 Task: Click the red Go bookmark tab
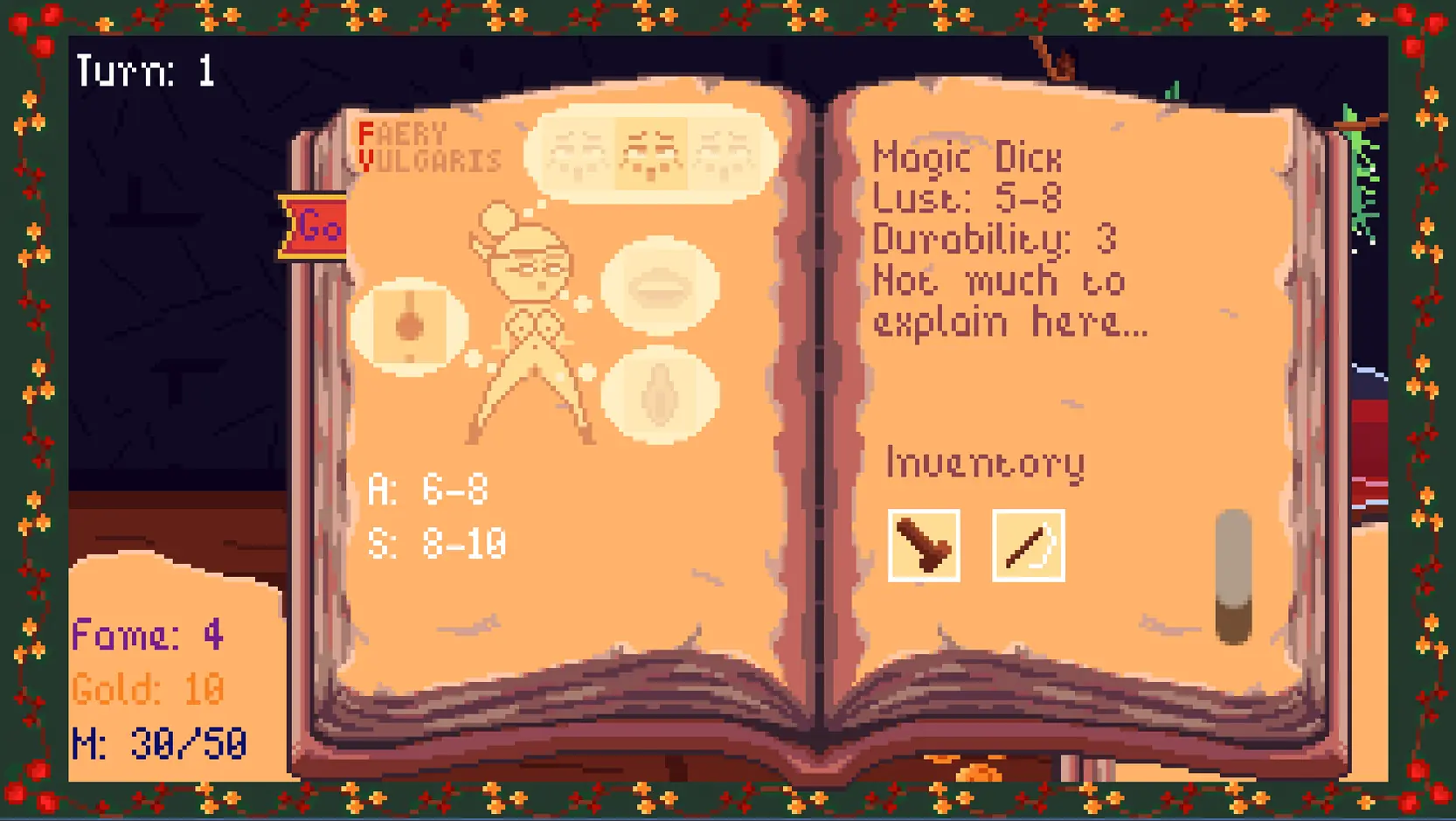(x=315, y=227)
